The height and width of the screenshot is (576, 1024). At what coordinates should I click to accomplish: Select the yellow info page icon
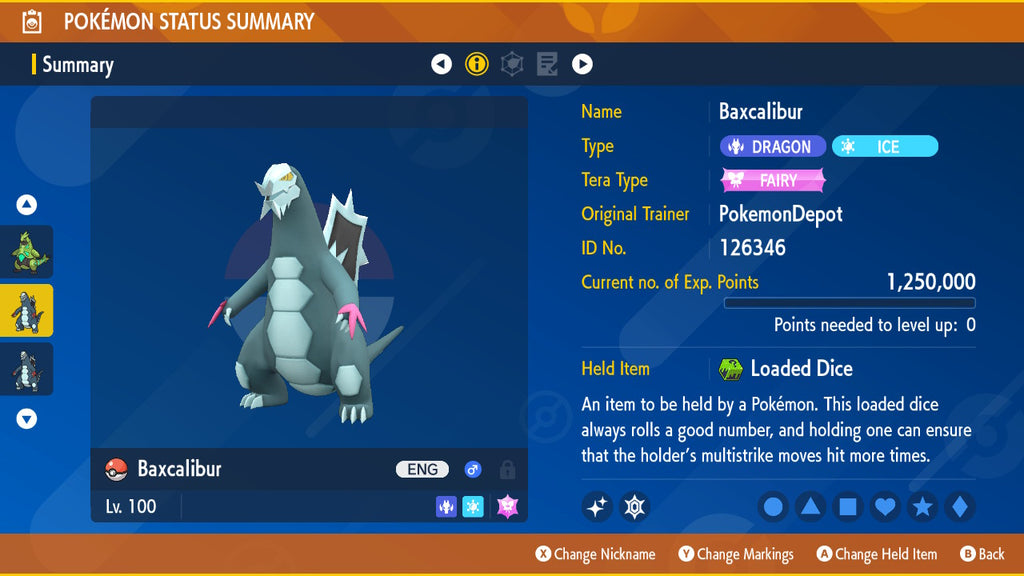tap(477, 65)
